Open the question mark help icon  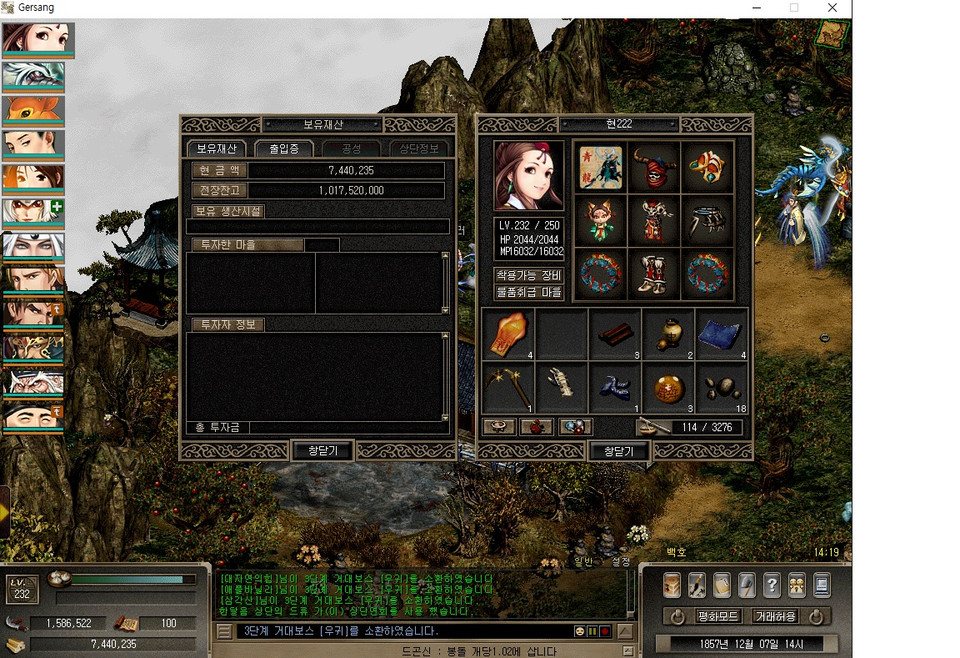(x=771, y=585)
